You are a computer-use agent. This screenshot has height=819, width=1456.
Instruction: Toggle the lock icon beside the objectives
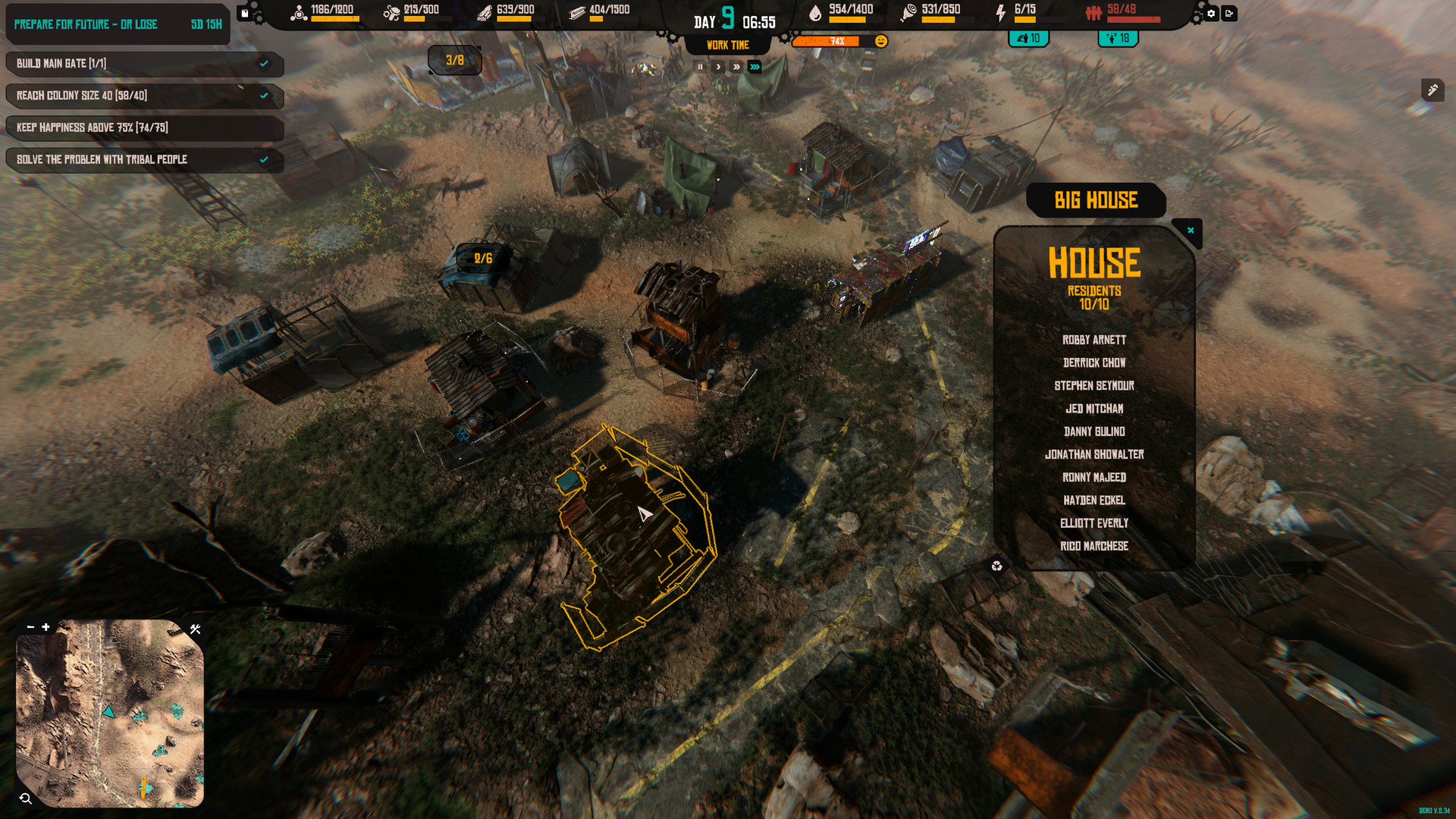pyautogui.click(x=244, y=14)
